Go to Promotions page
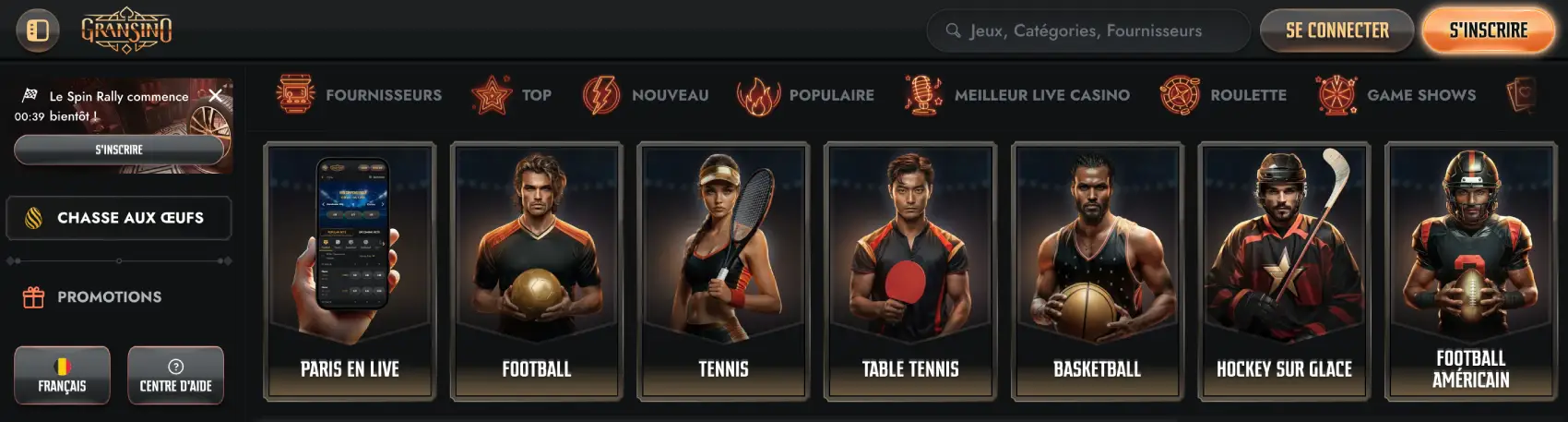The width and height of the screenshot is (1568, 422). (x=109, y=297)
